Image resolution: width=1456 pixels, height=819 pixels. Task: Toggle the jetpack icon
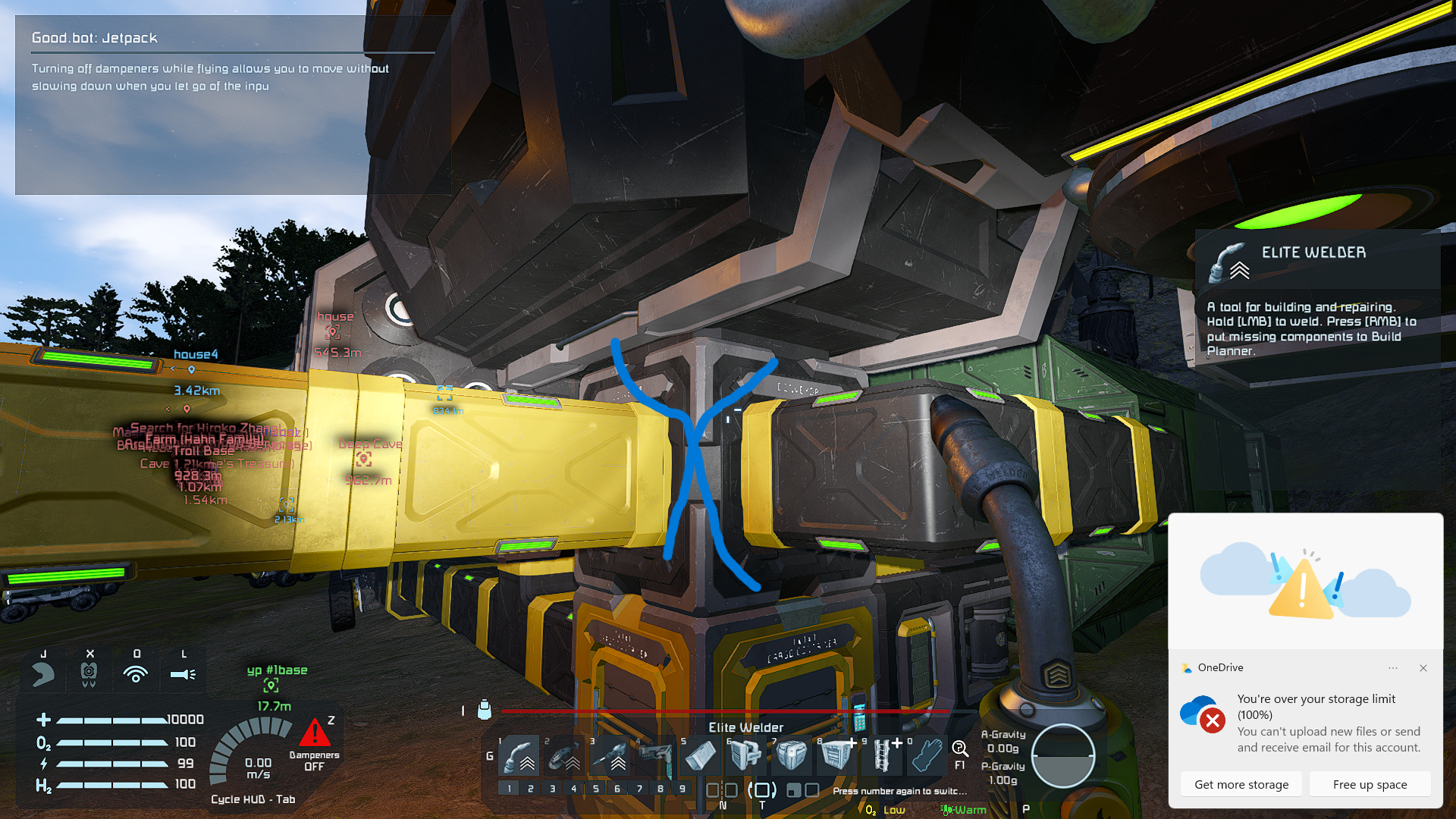tap(43, 673)
